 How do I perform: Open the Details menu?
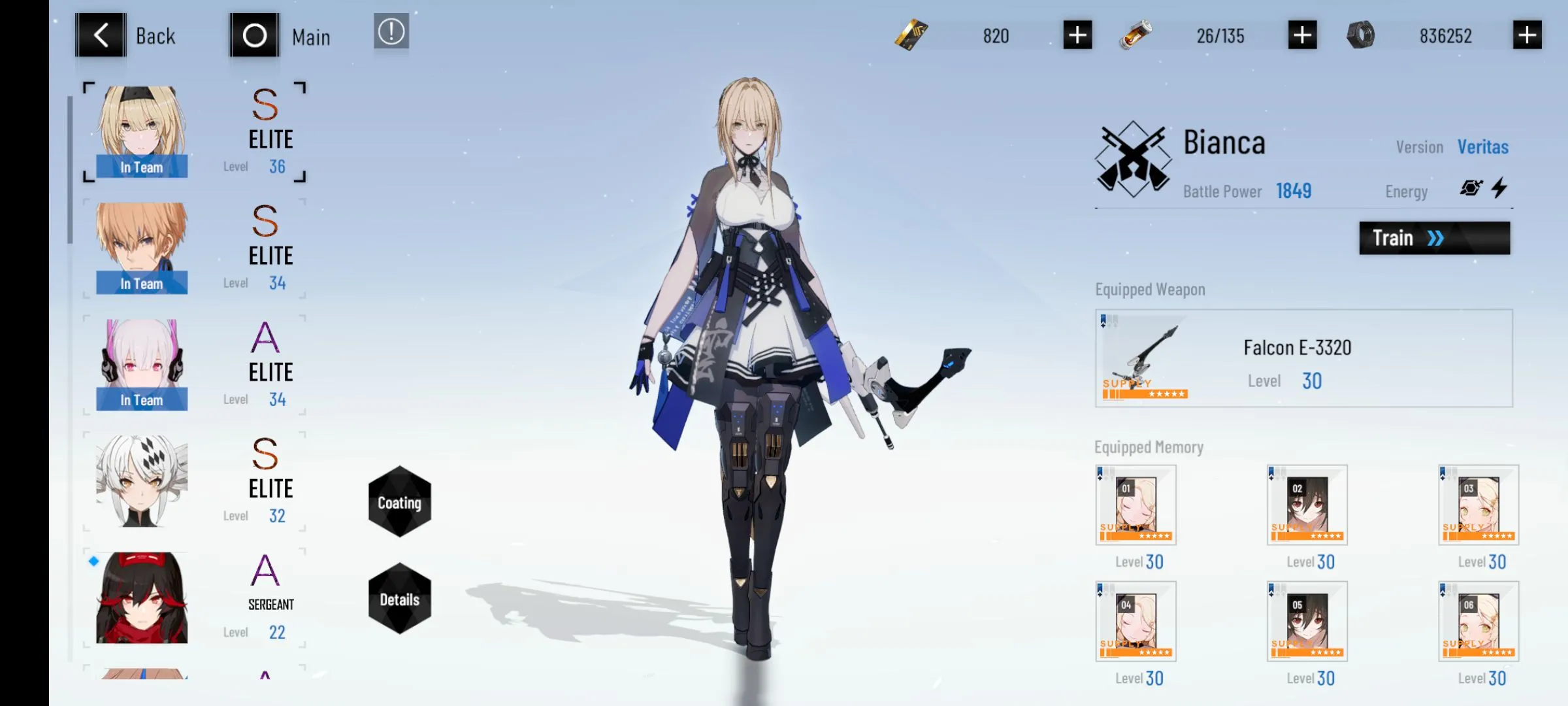point(399,597)
